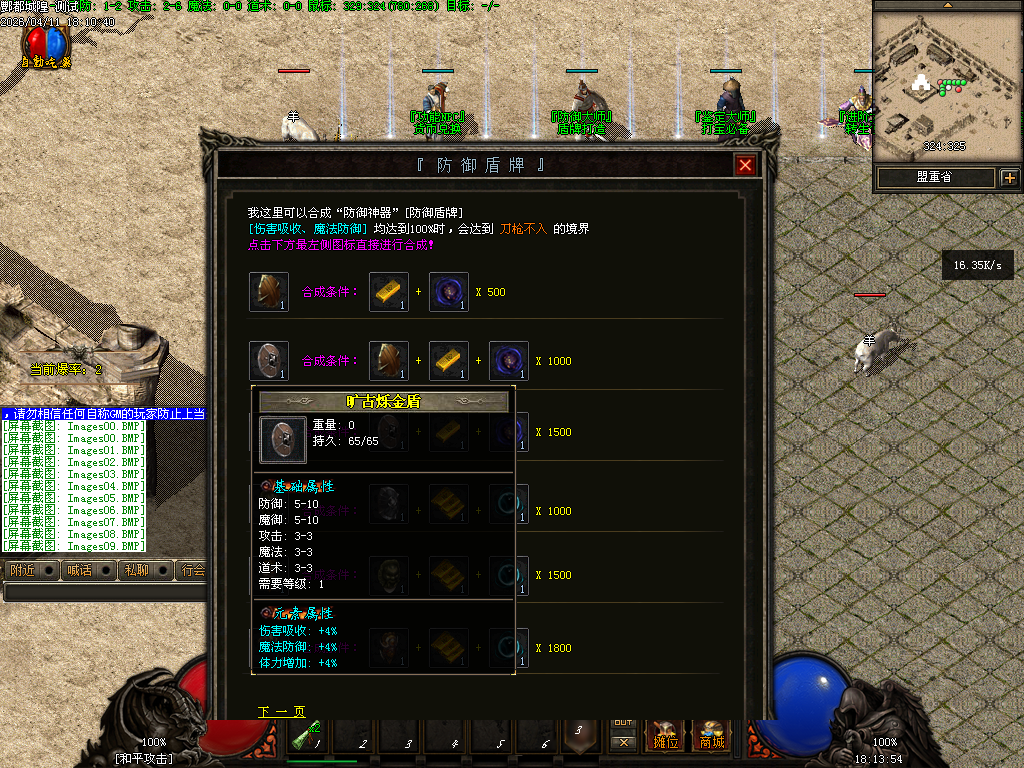
Task: Collapse the minimap with the top arrow
Action: pyautogui.click(x=948, y=5)
